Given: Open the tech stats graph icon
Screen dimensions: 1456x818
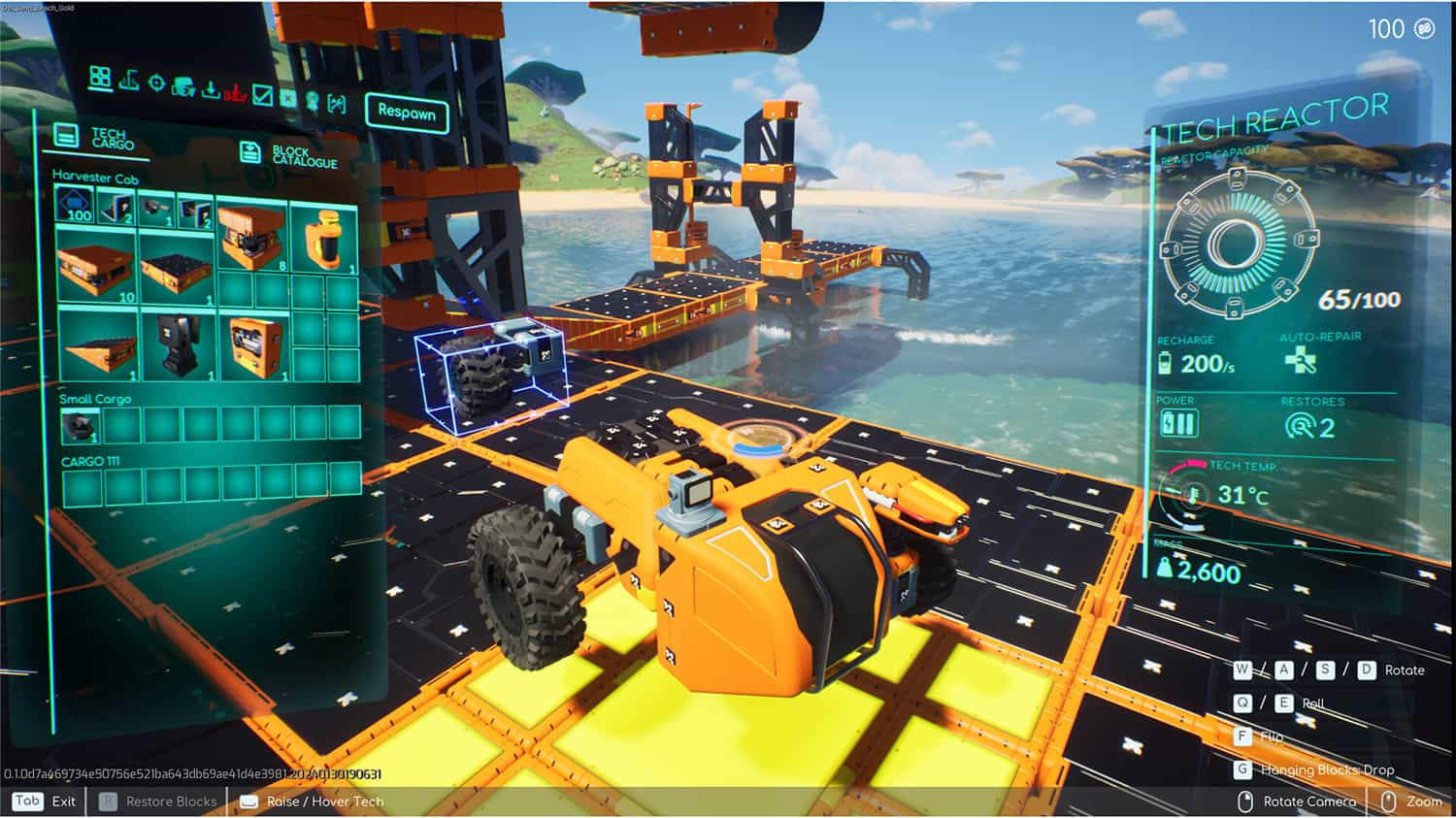Looking at the screenshot, I should [x=129, y=82].
